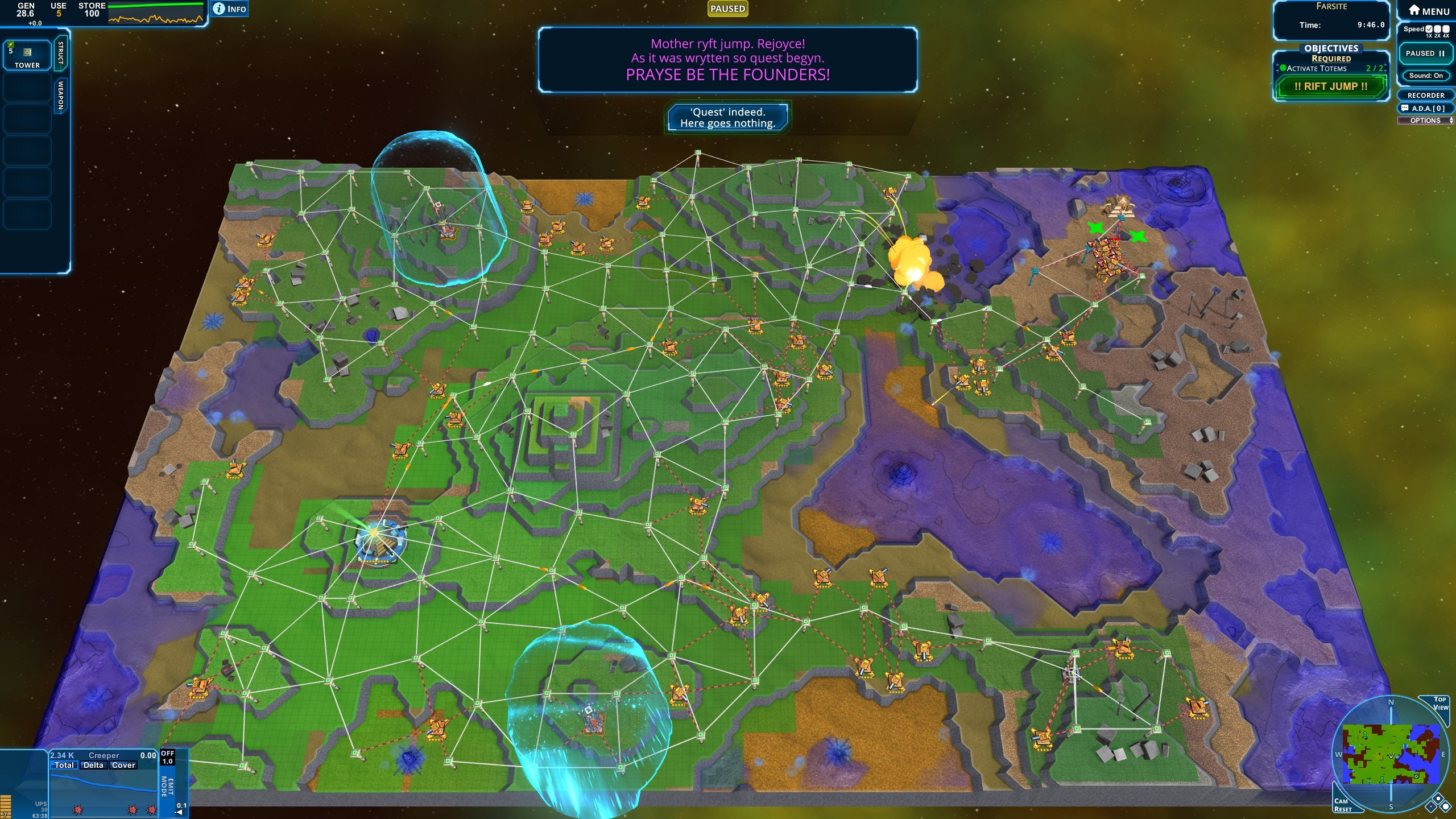This screenshot has height=819, width=1456.
Task: Show the creeper Delta graph
Action: pos(93,766)
